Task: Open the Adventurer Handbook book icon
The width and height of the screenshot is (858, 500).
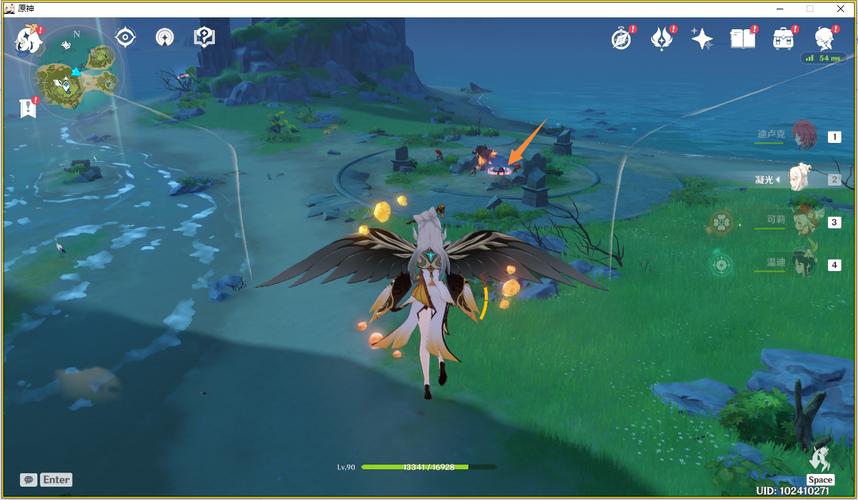Action: pos(742,39)
